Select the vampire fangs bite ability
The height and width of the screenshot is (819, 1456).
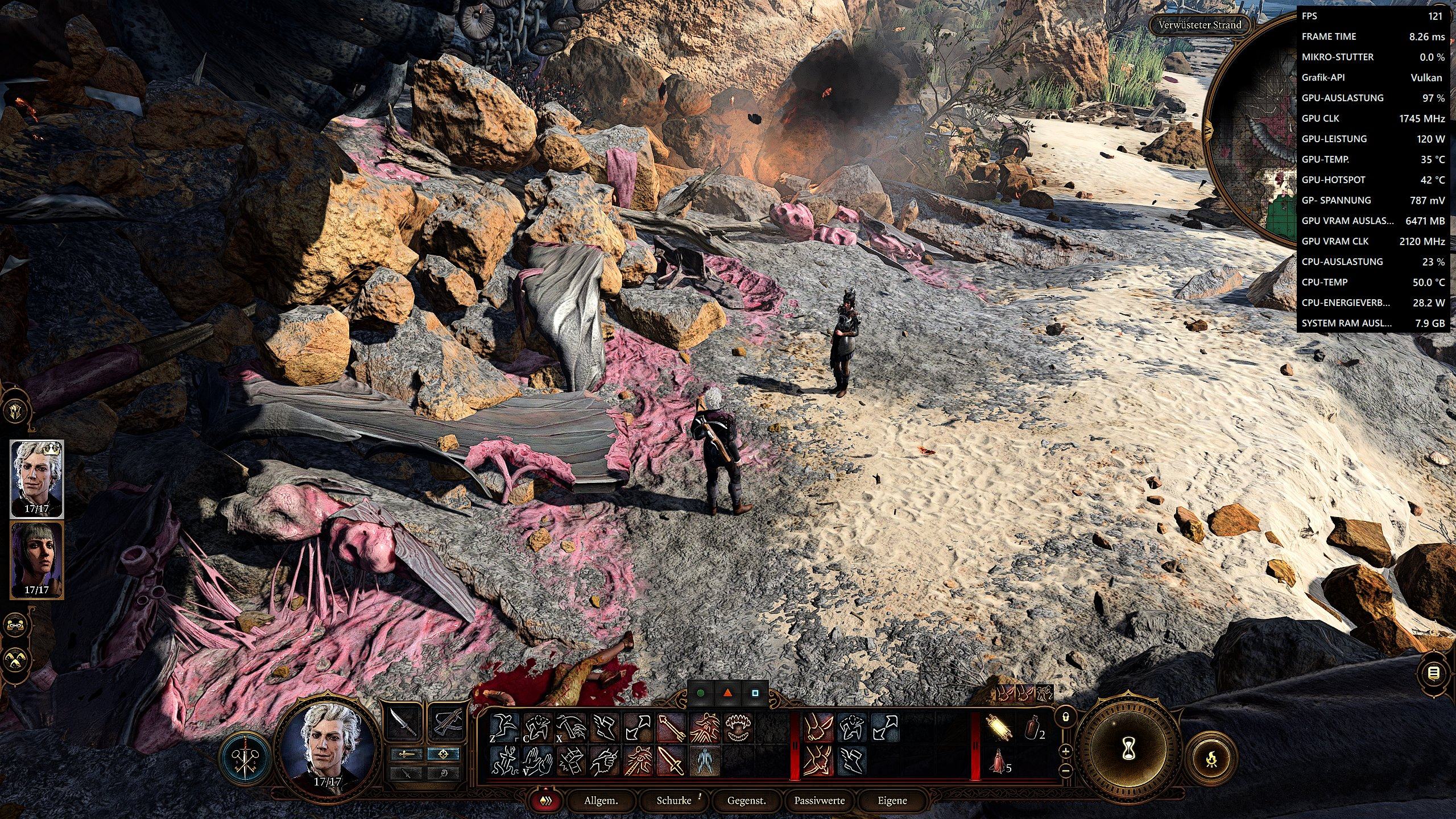pos(739,729)
